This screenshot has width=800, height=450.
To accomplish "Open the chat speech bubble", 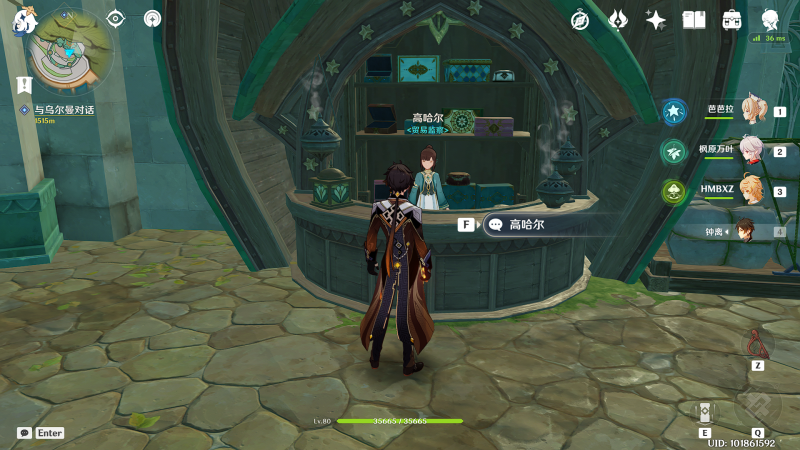I will (24, 433).
